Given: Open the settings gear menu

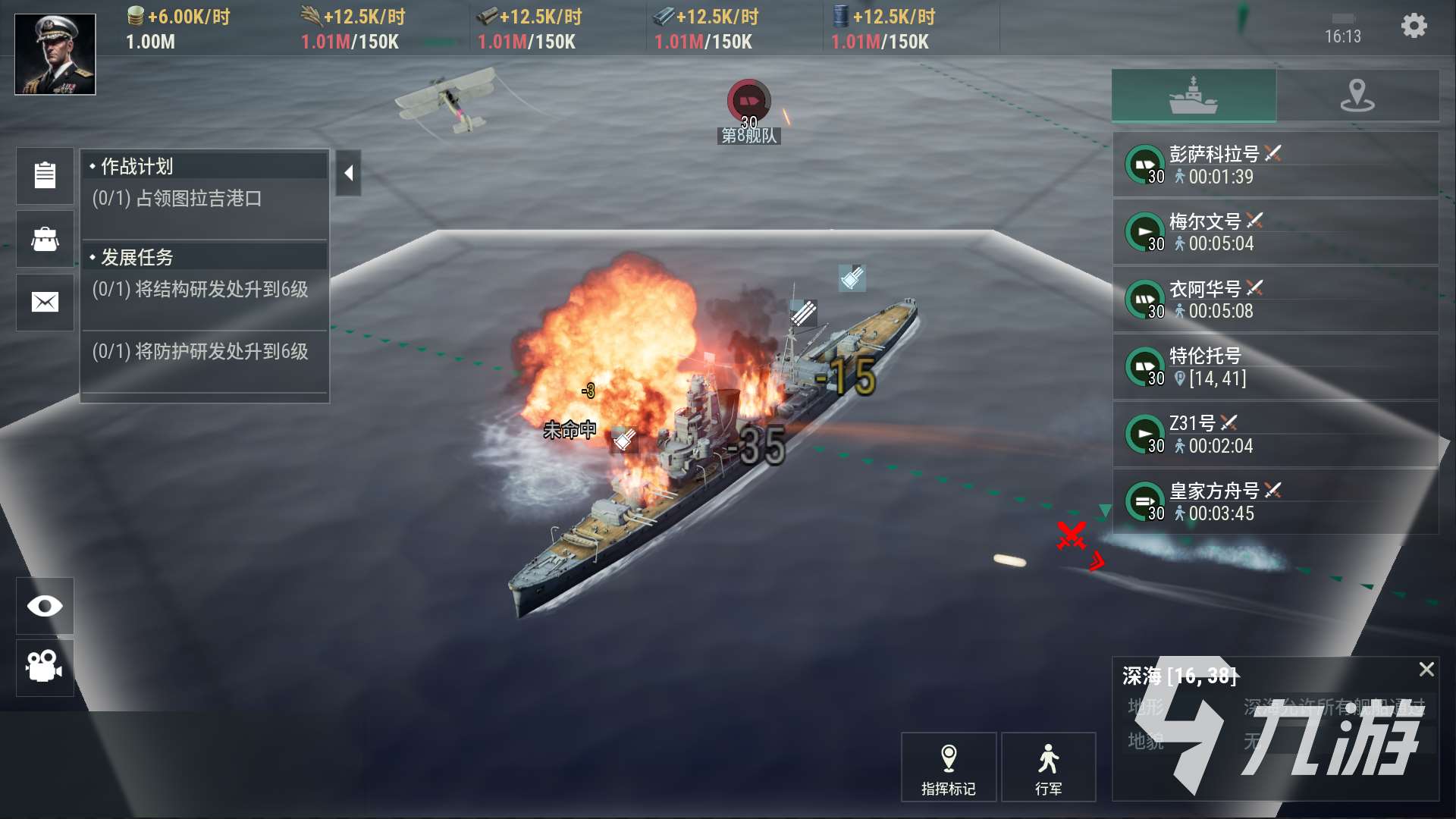Looking at the screenshot, I should (x=1414, y=27).
